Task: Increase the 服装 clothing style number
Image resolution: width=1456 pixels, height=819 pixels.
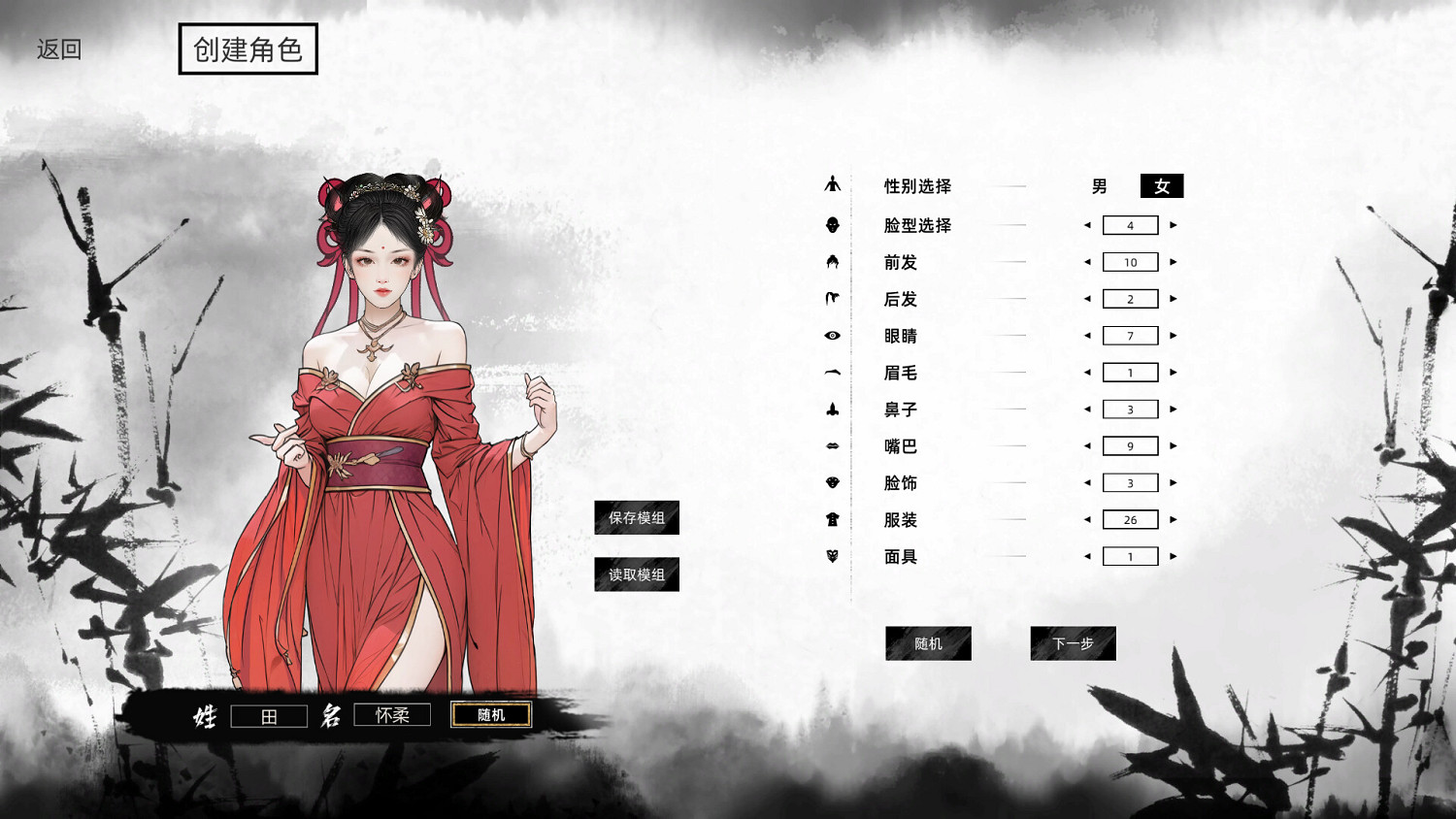Action: (x=1173, y=519)
